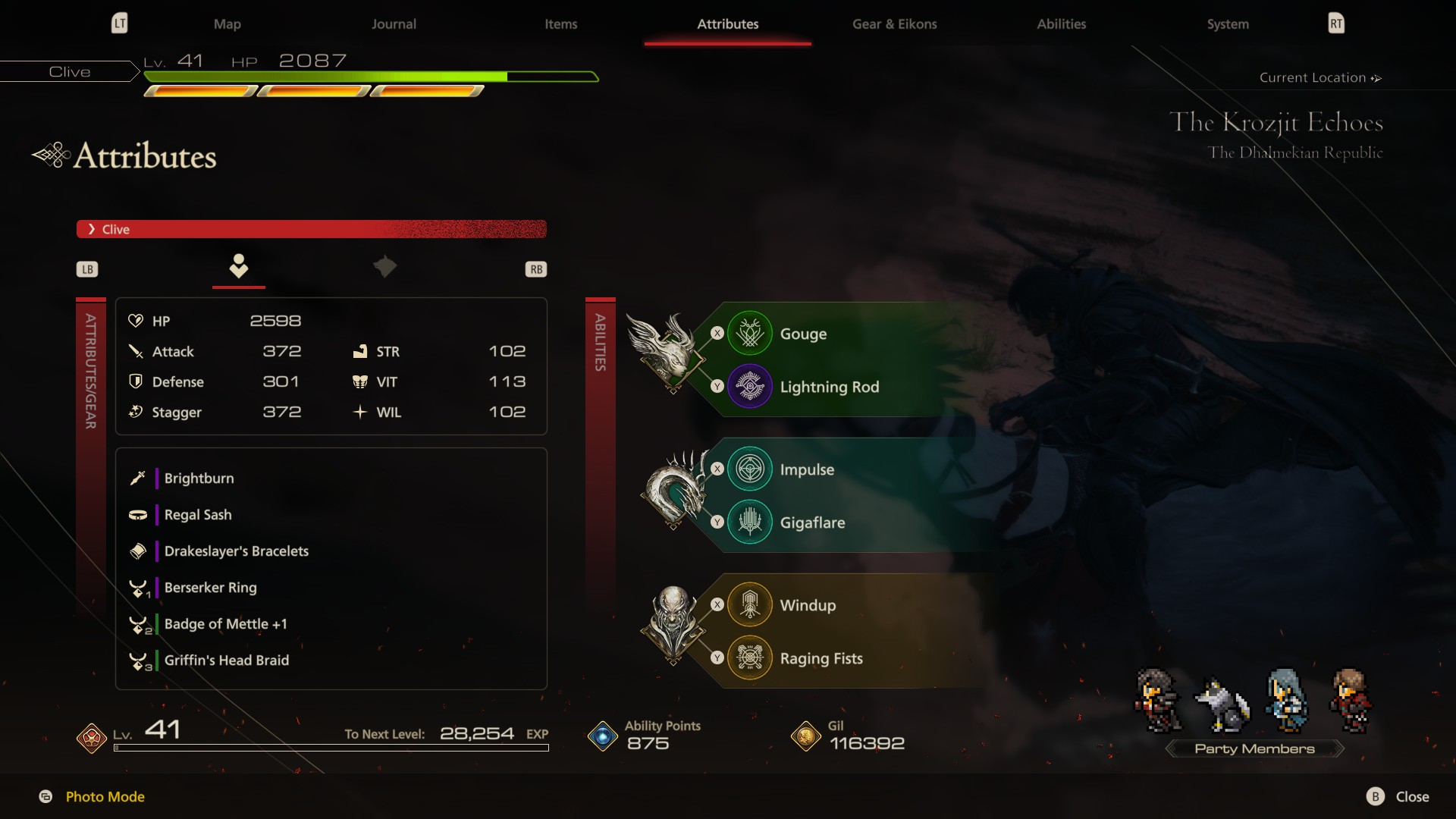Switch to the Map tab
This screenshot has width=1456, height=819.
click(x=227, y=24)
